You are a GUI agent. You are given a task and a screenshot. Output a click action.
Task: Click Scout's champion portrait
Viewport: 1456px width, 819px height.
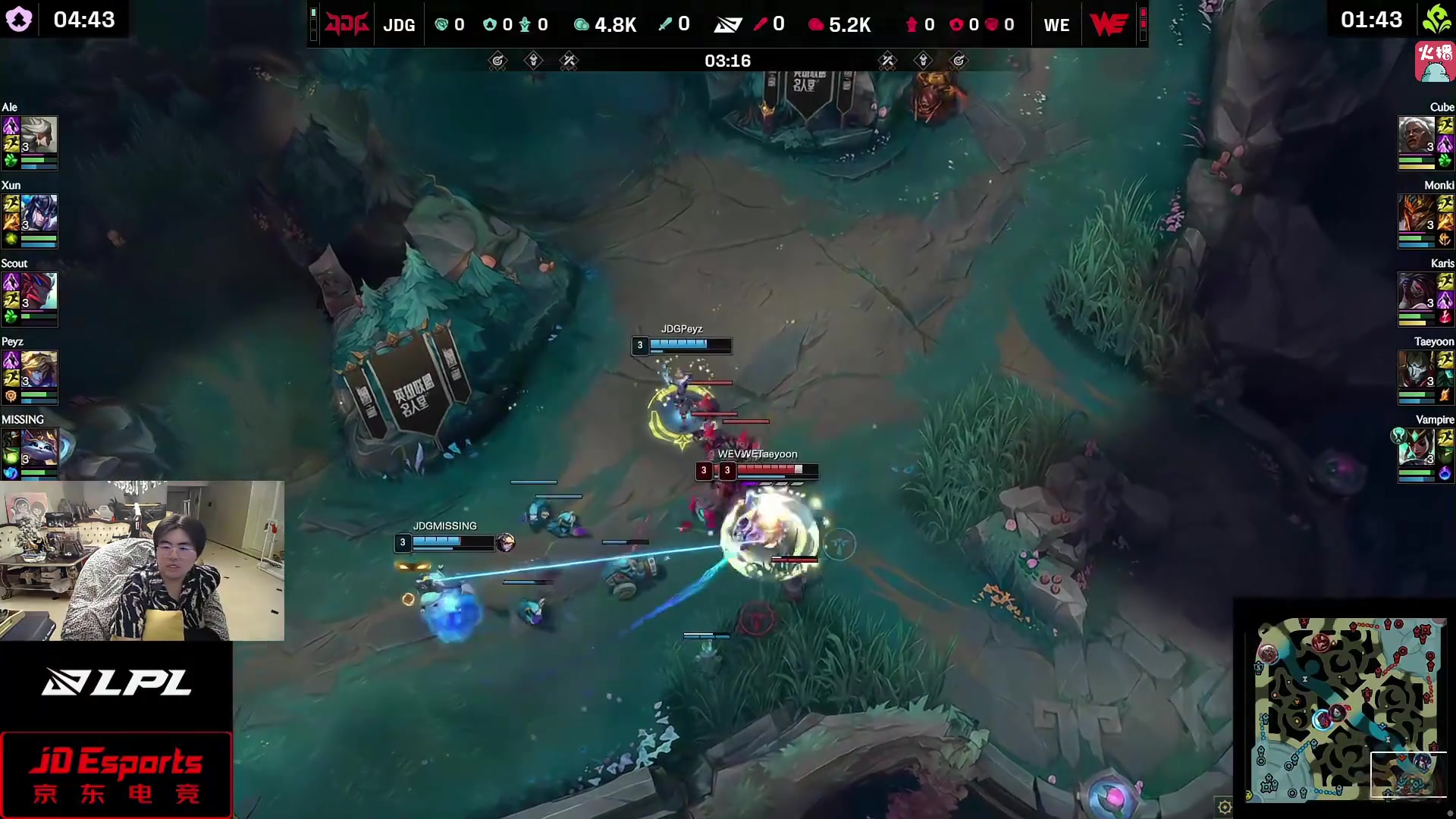coord(39,292)
